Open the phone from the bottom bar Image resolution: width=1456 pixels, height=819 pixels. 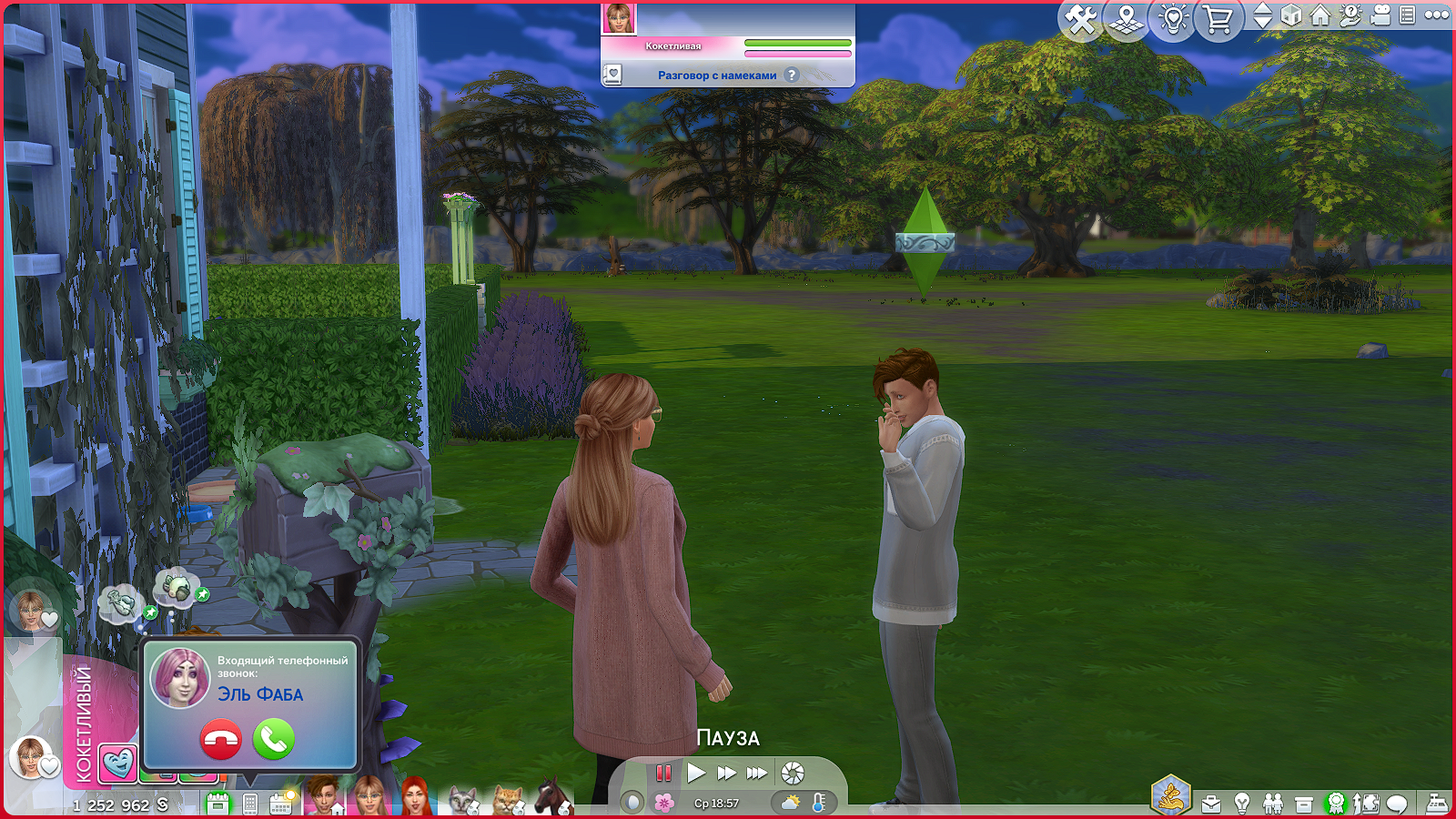250,804
